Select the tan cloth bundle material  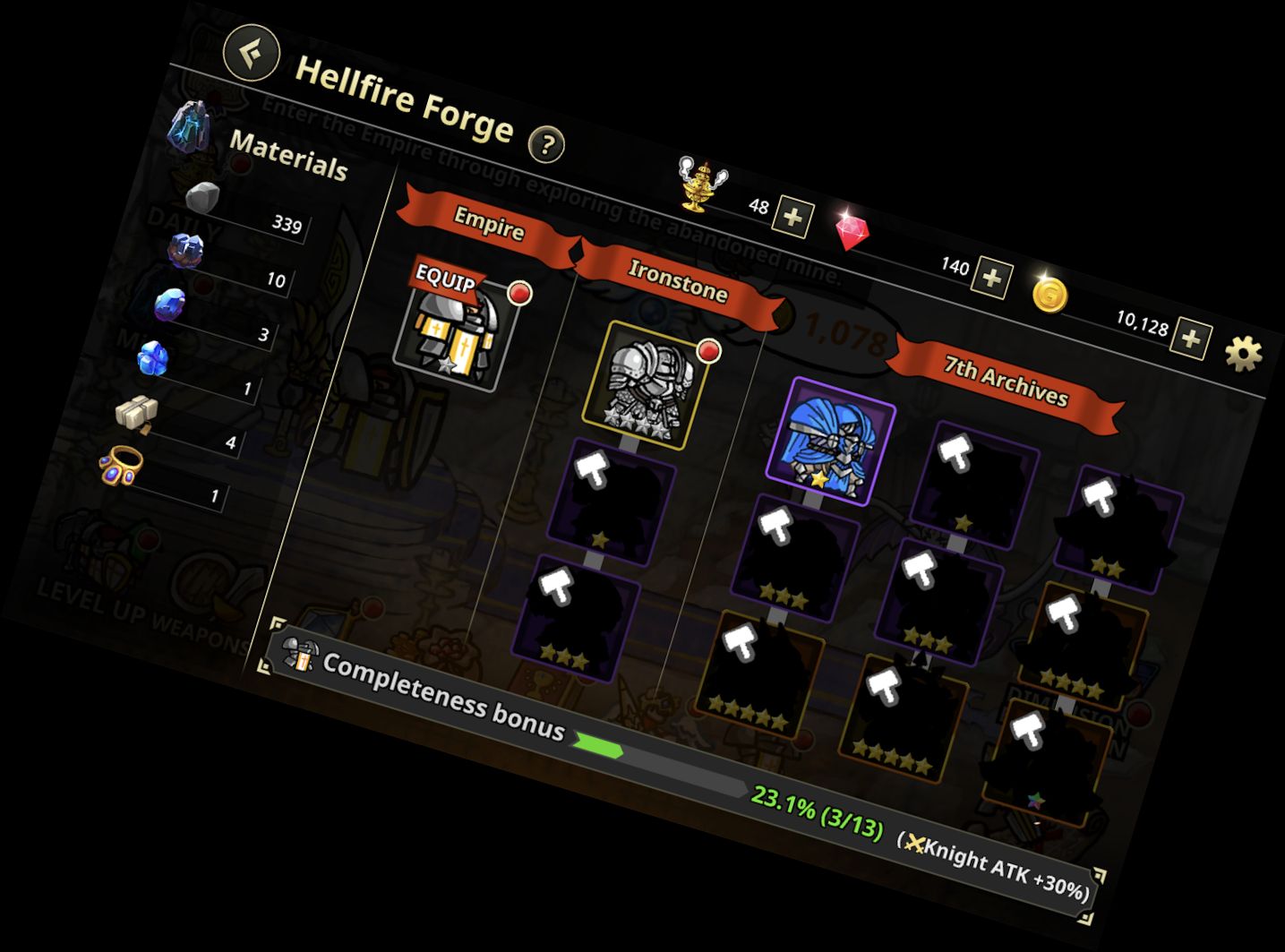pos(136,412)
